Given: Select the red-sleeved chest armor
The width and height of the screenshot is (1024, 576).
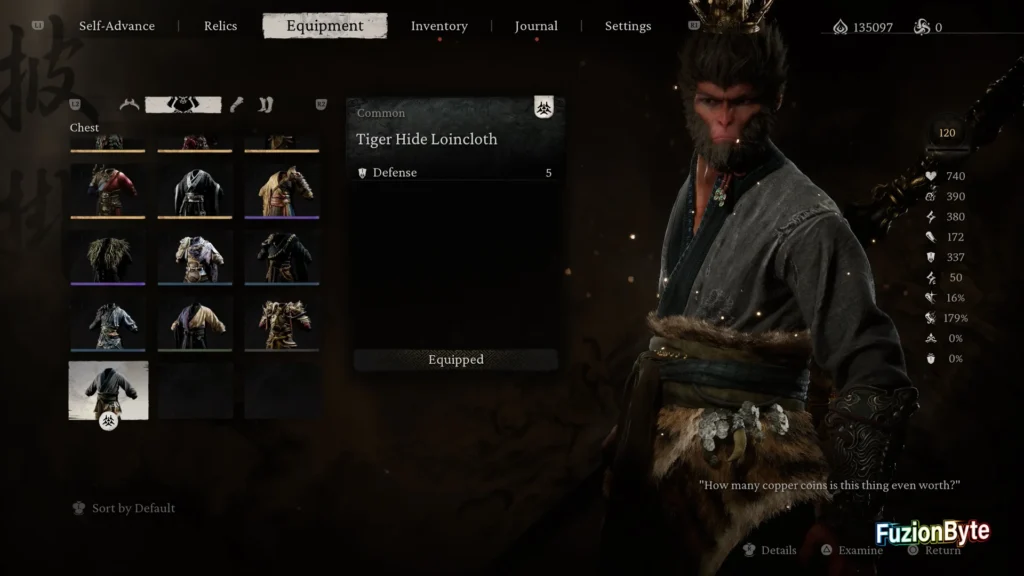Looking at the screenshot, I should [x=108, y=190].
